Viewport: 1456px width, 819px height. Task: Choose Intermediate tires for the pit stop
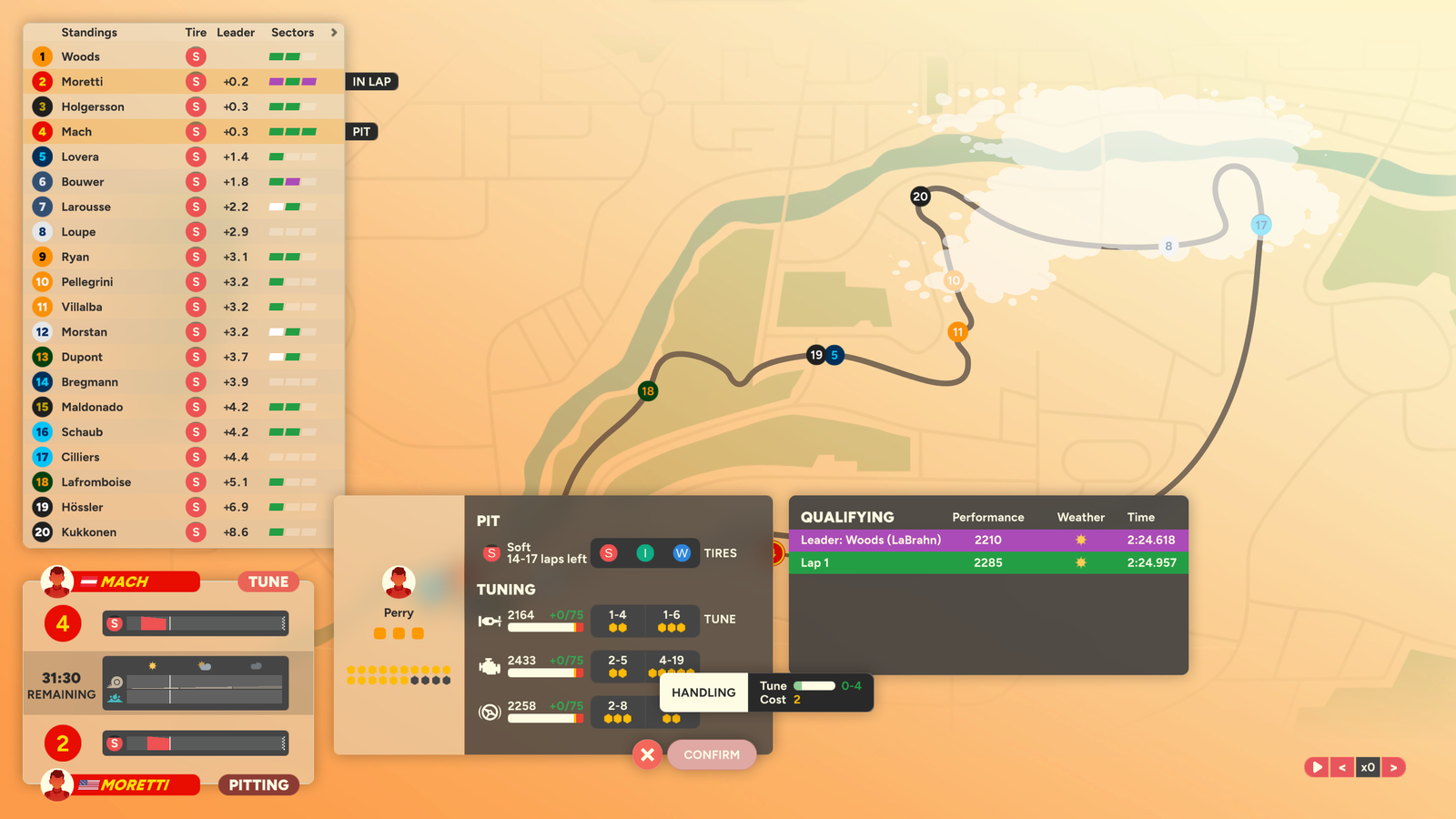[x=645, y=552]
